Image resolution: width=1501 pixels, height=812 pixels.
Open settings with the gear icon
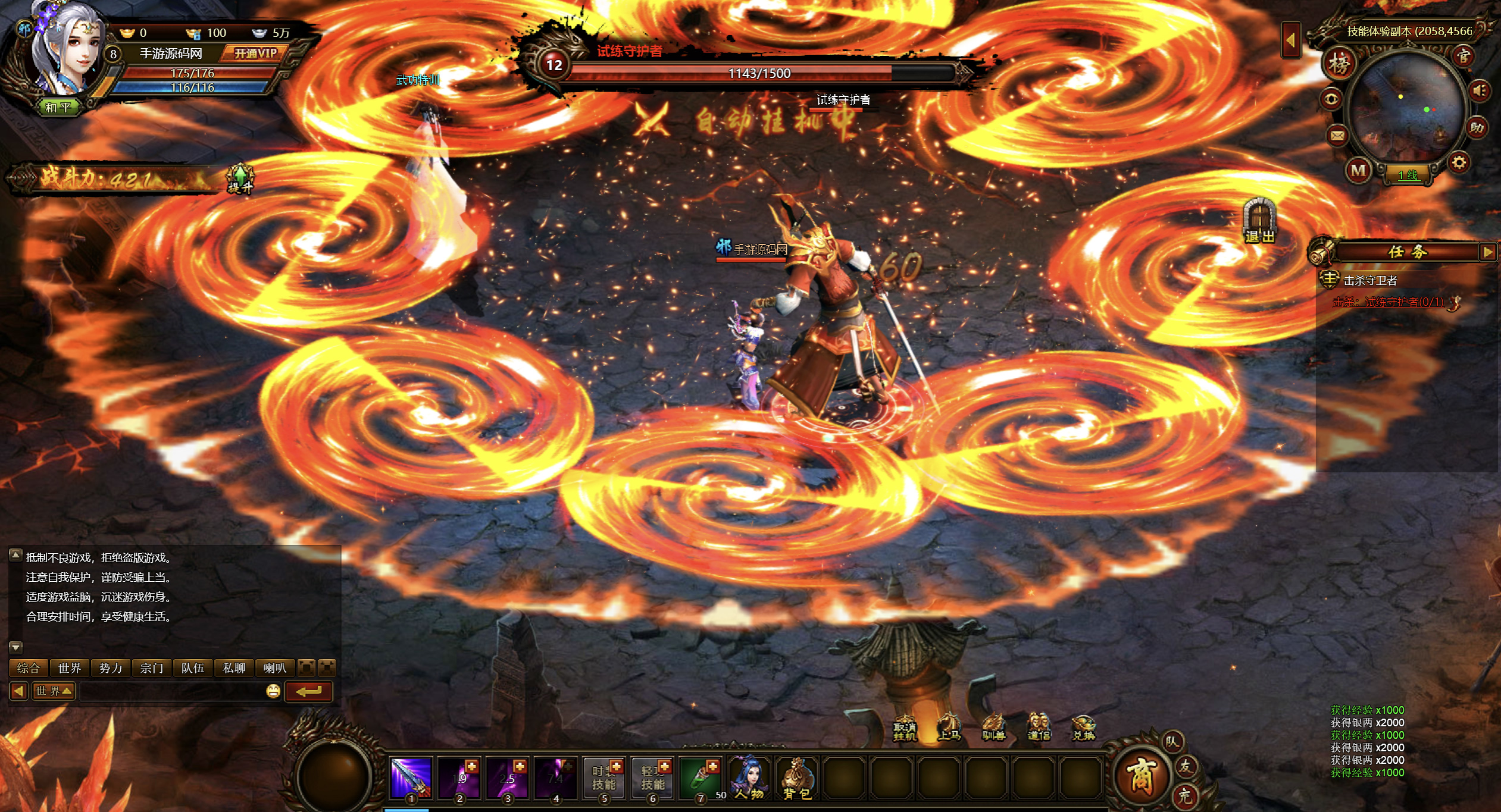point(1459,162)
